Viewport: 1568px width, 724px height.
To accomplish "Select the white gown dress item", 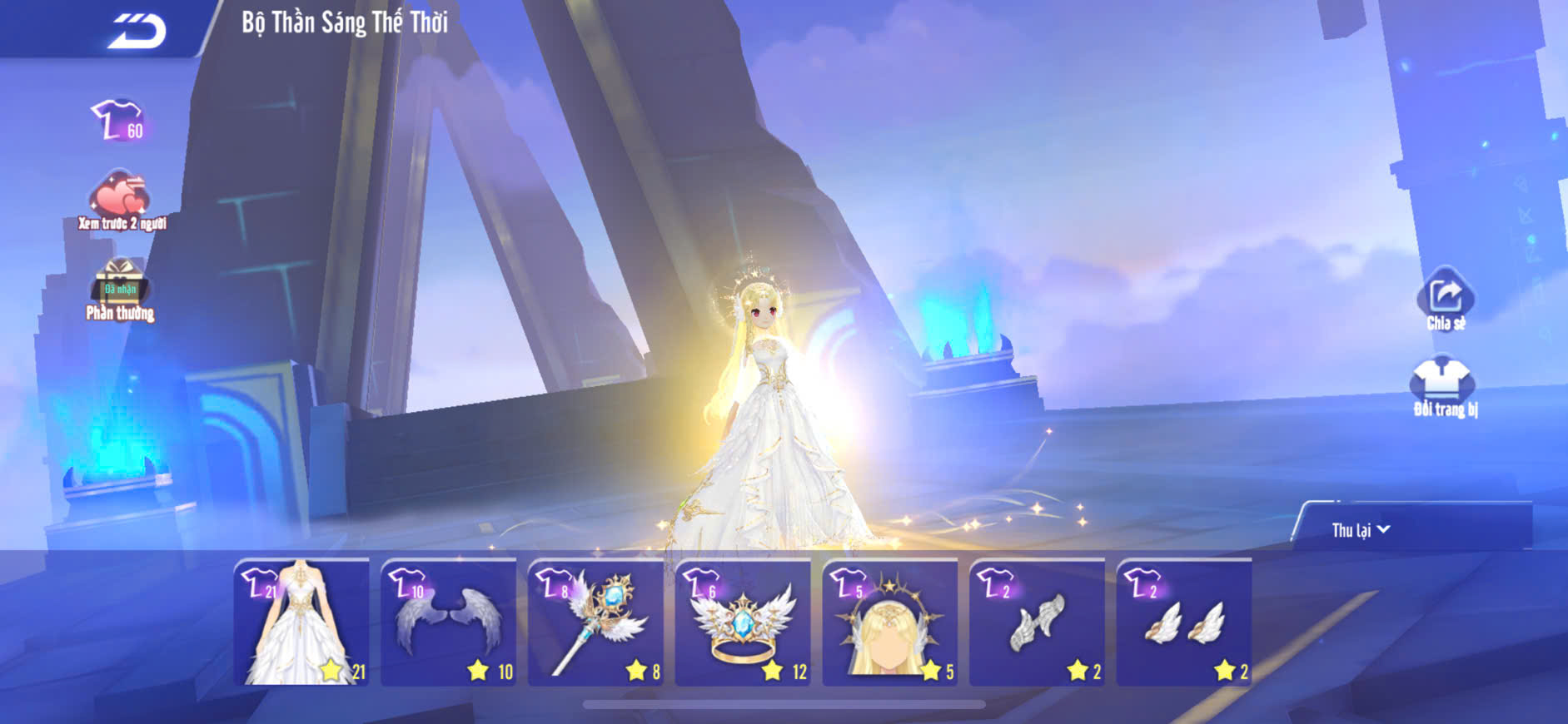I will pos(301,622).
